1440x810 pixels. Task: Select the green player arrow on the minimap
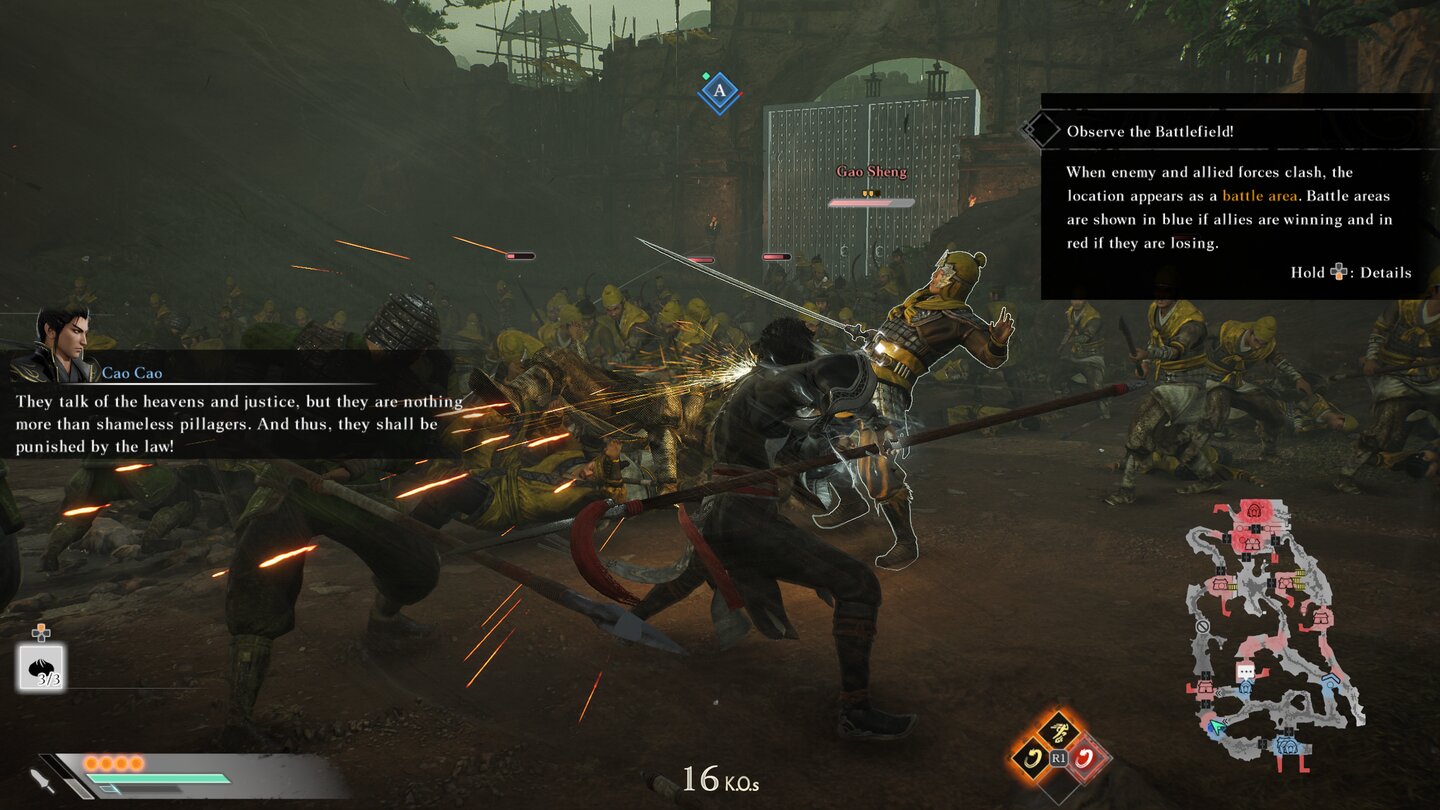(1216, 727)
